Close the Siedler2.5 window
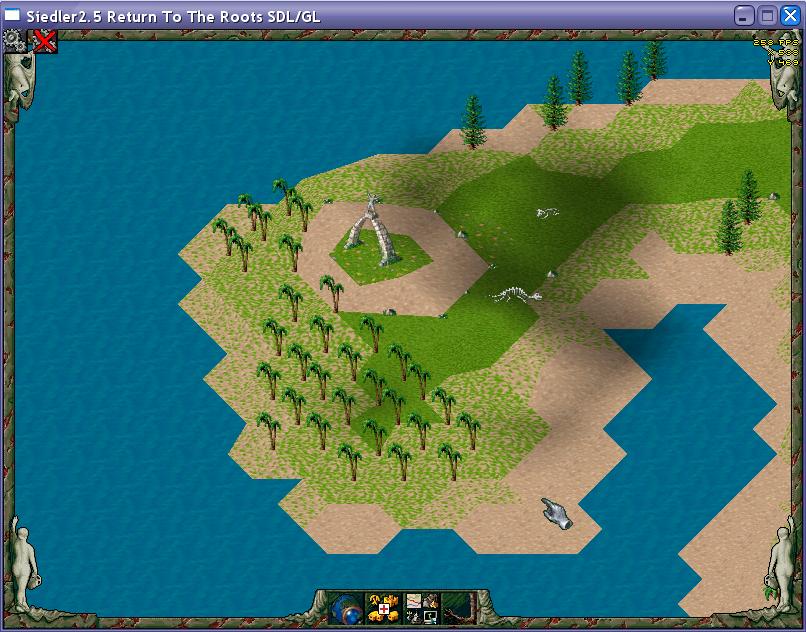Viewport: 806px width, 632px height. pyautogui.click(x=789, y=15)
